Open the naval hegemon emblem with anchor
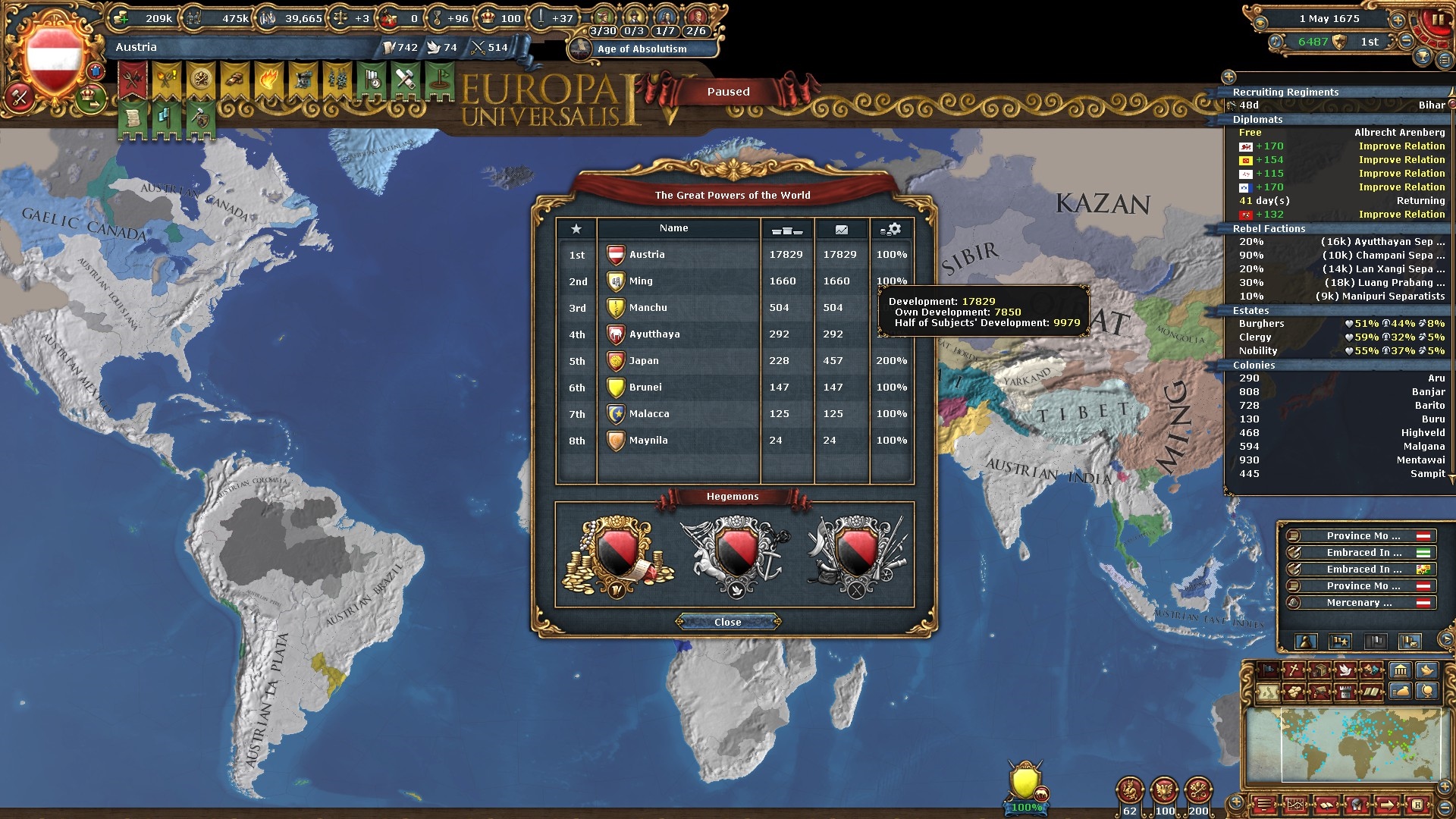1456x819 pixels. pyautogui.click(x=734, y=555)
